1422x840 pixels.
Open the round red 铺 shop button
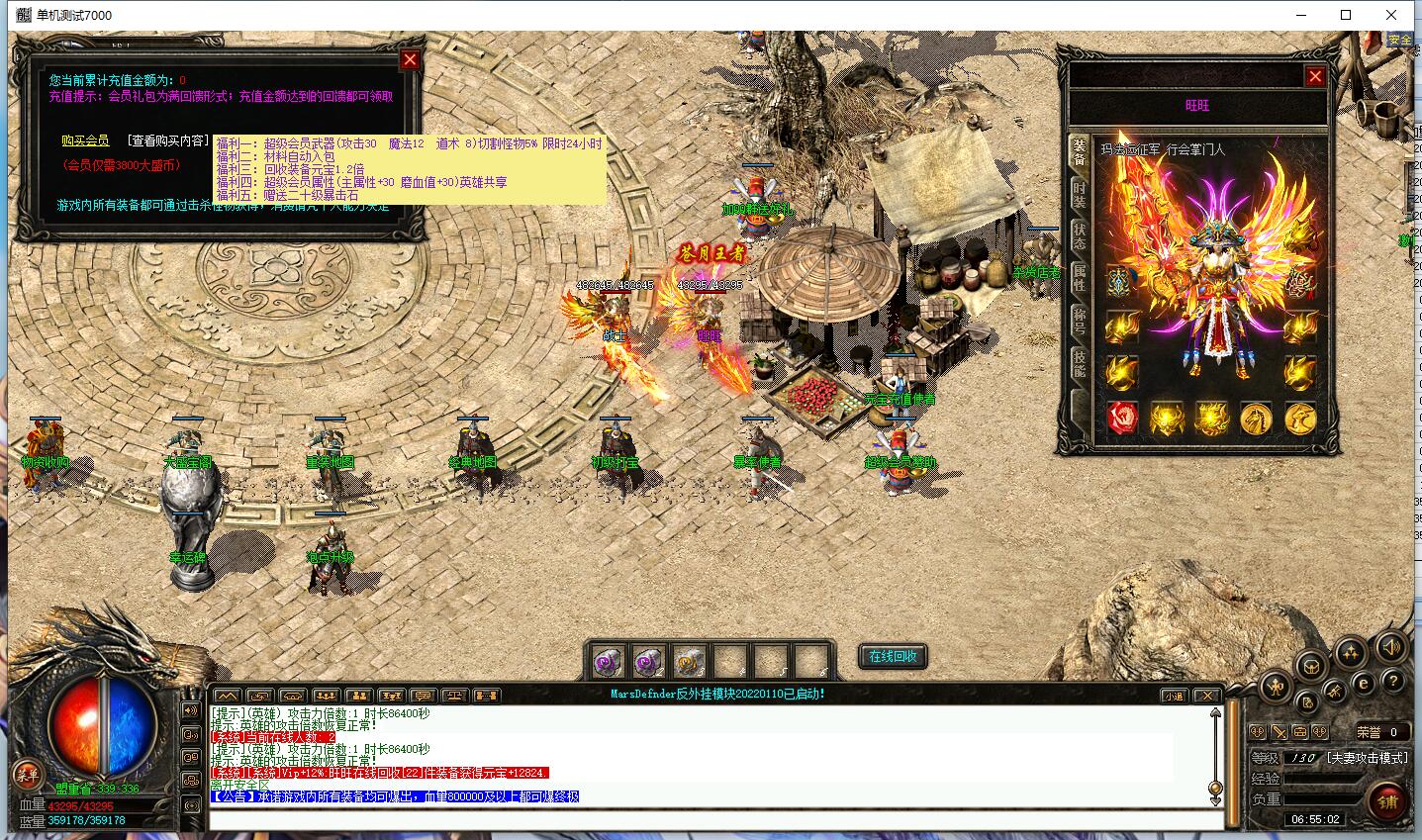[1388, 802]
